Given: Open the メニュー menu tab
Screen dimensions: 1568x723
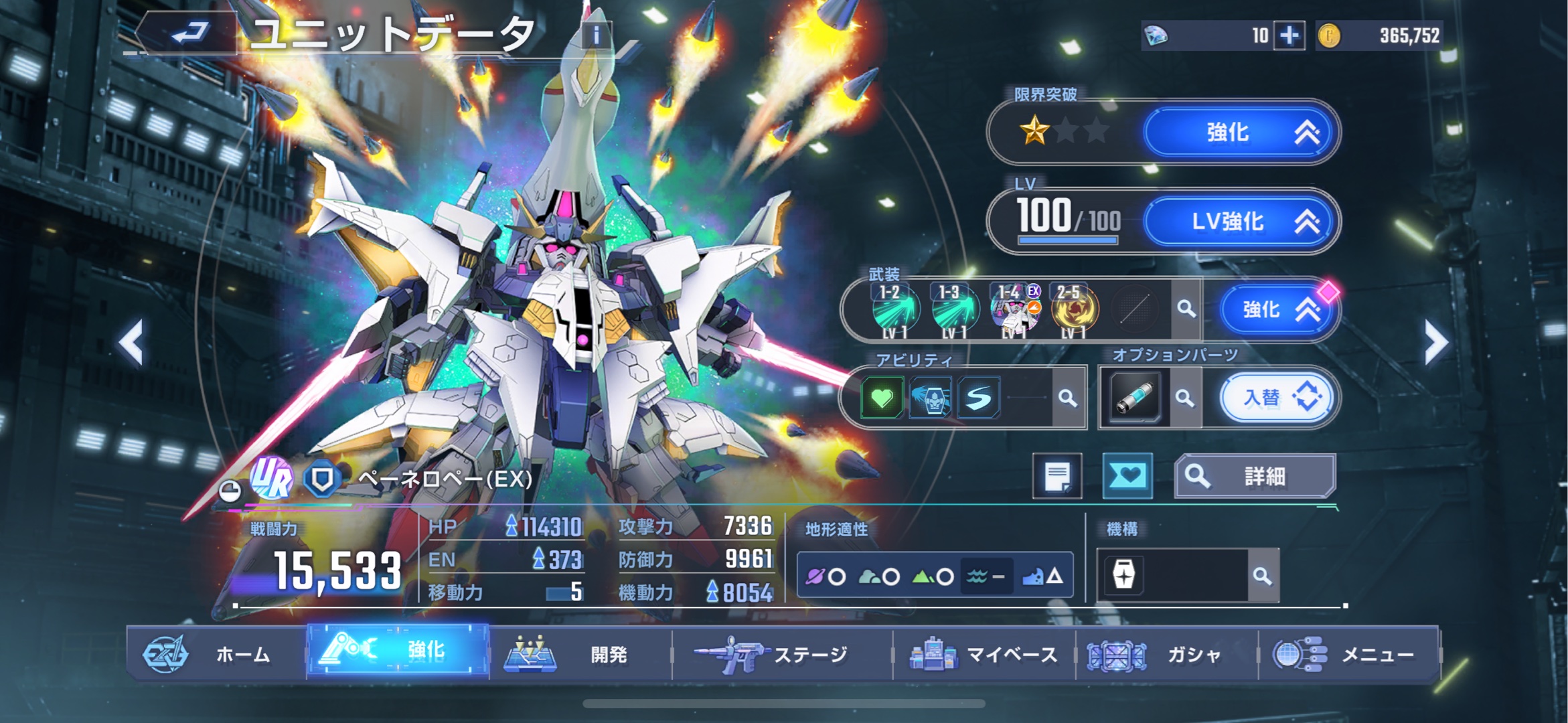Looking at the screenshot, I should click(1349, 653).
